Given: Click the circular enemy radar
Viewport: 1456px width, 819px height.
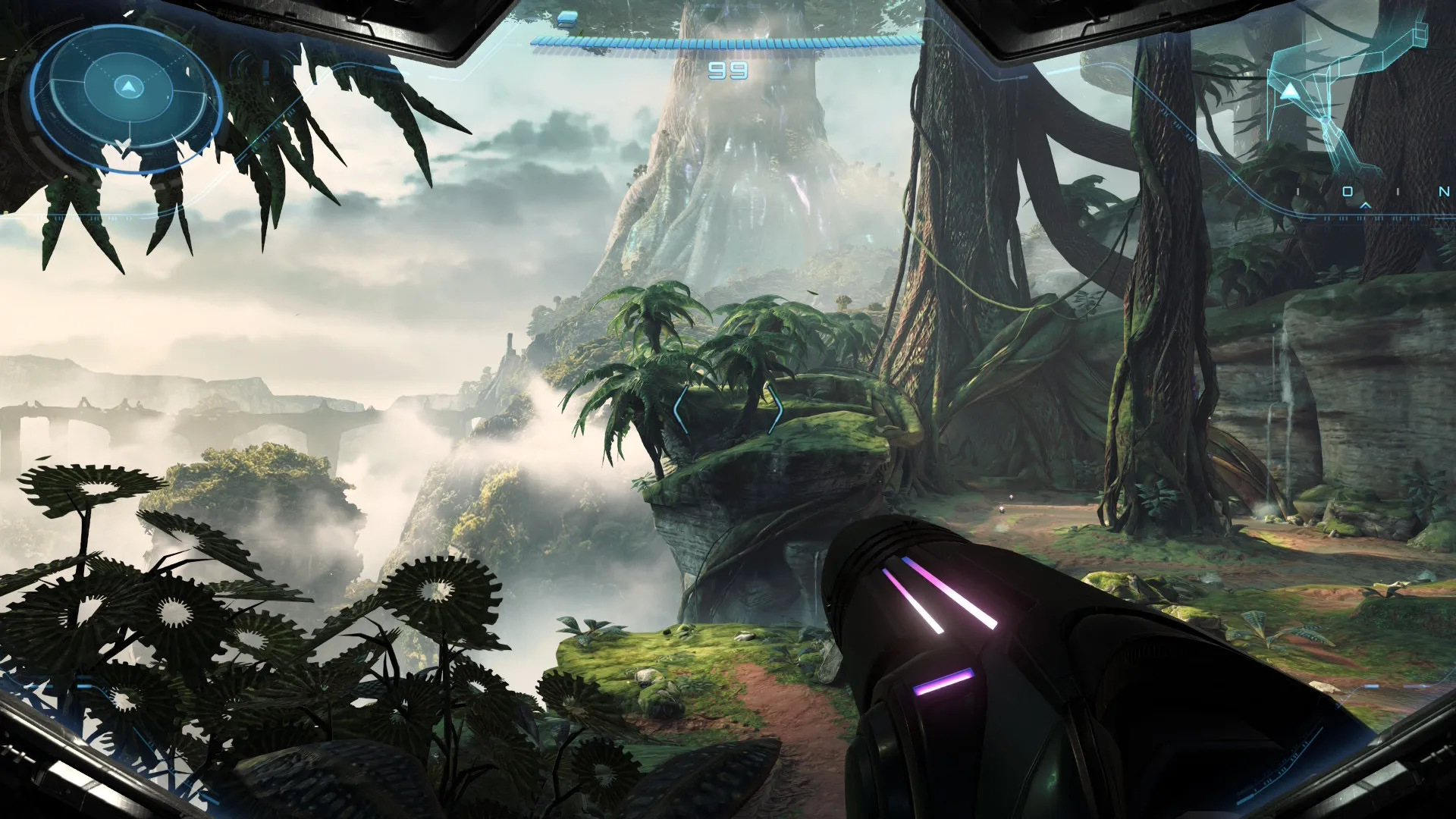Looking at the screenshot, I should [x=127, y=97].
